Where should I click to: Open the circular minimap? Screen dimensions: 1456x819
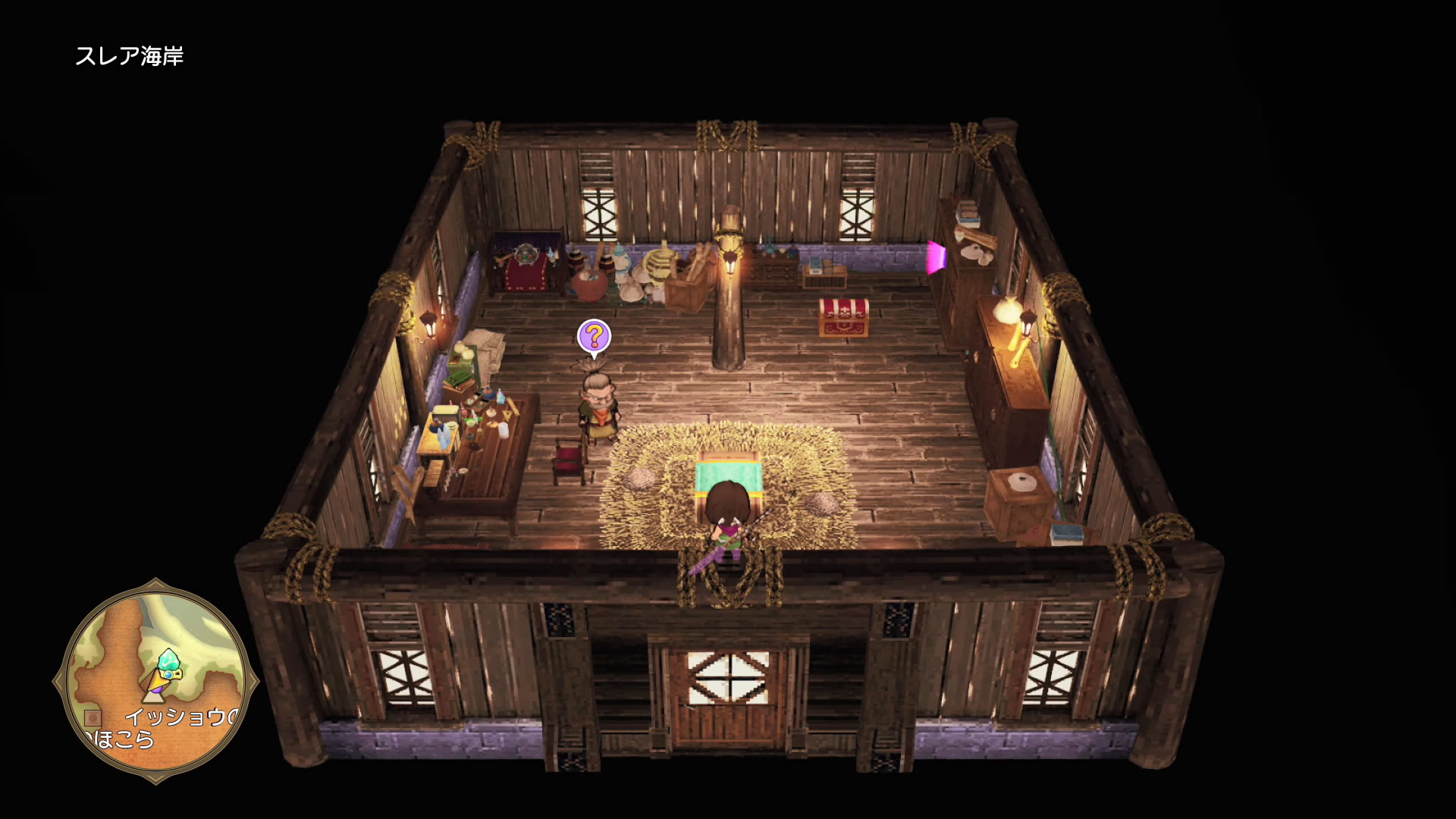[156, 681]
